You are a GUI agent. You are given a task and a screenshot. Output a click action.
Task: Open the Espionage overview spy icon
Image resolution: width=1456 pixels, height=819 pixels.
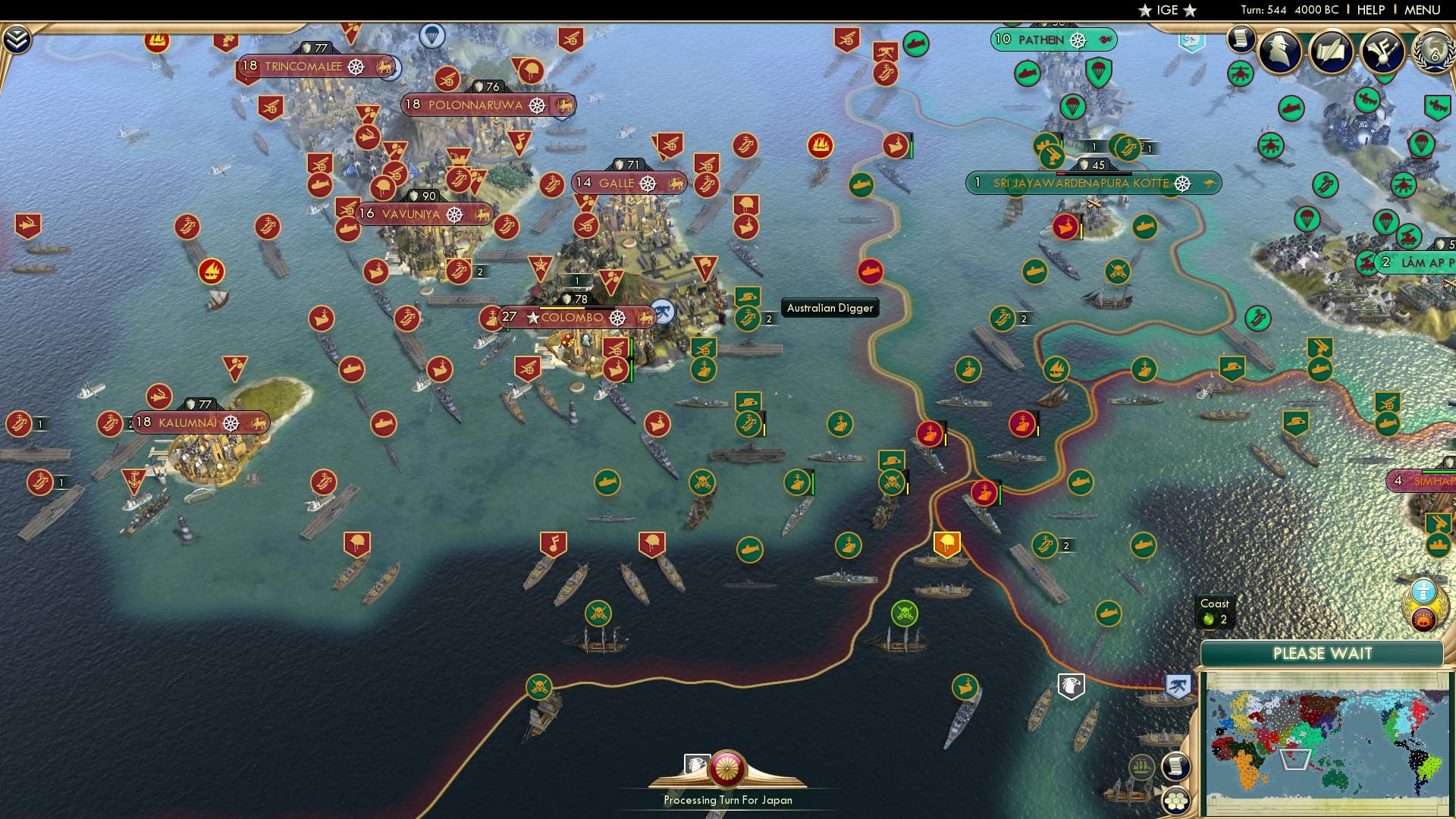click(1280, 48)
